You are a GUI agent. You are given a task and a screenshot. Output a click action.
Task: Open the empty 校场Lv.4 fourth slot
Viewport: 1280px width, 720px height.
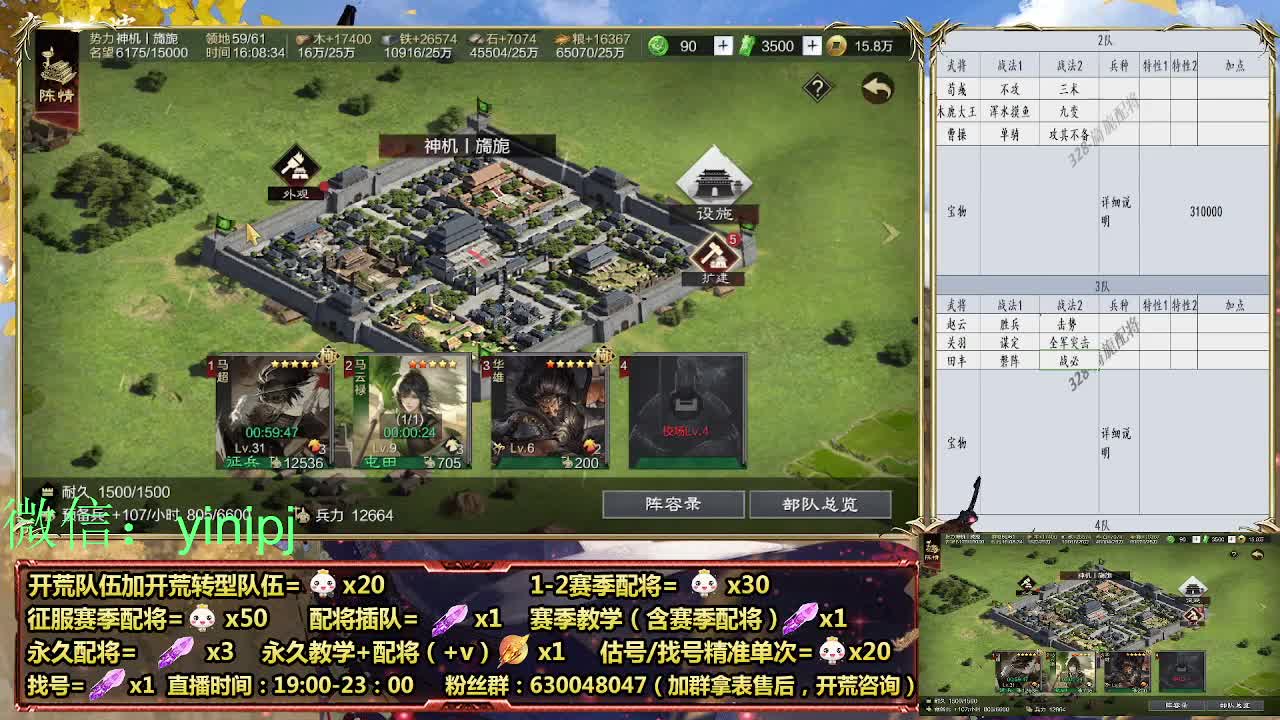tap(685, 410)
